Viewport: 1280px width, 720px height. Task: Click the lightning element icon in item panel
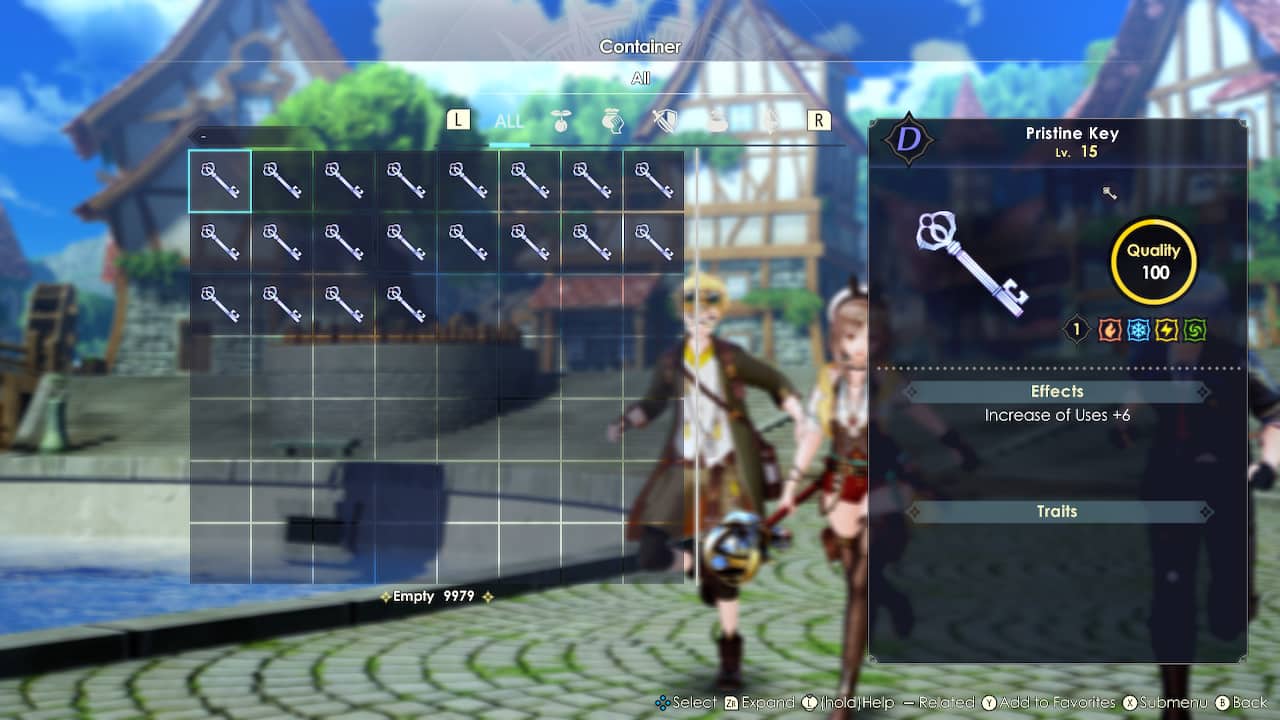(1166, 329)
